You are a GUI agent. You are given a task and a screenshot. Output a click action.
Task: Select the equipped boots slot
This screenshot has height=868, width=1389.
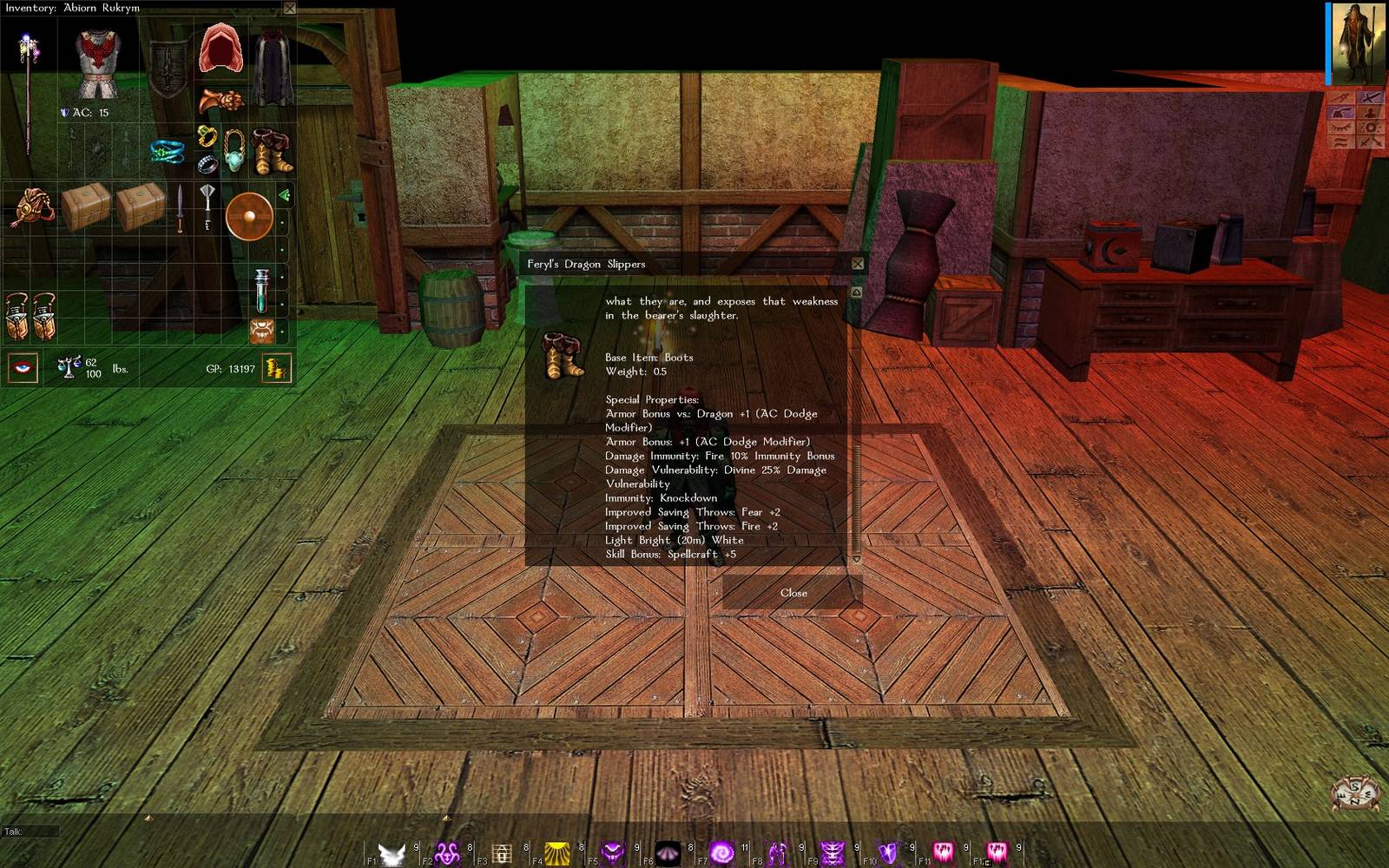pyautogui.click(x=272, y=151)
